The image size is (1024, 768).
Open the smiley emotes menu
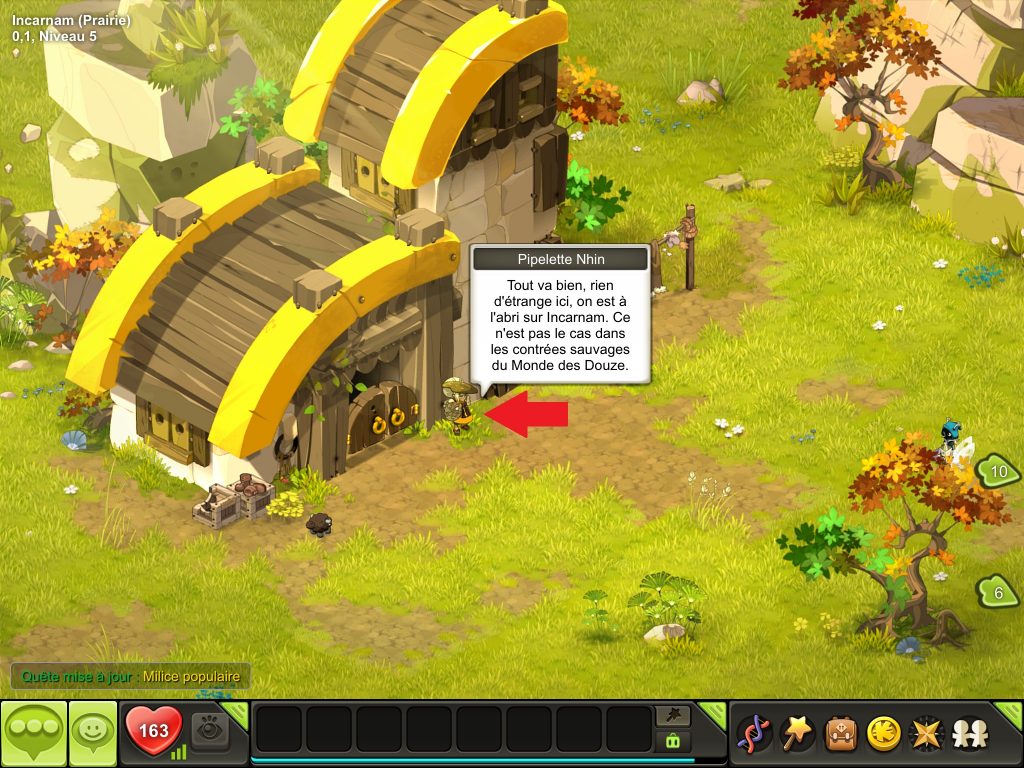(93, 733)
